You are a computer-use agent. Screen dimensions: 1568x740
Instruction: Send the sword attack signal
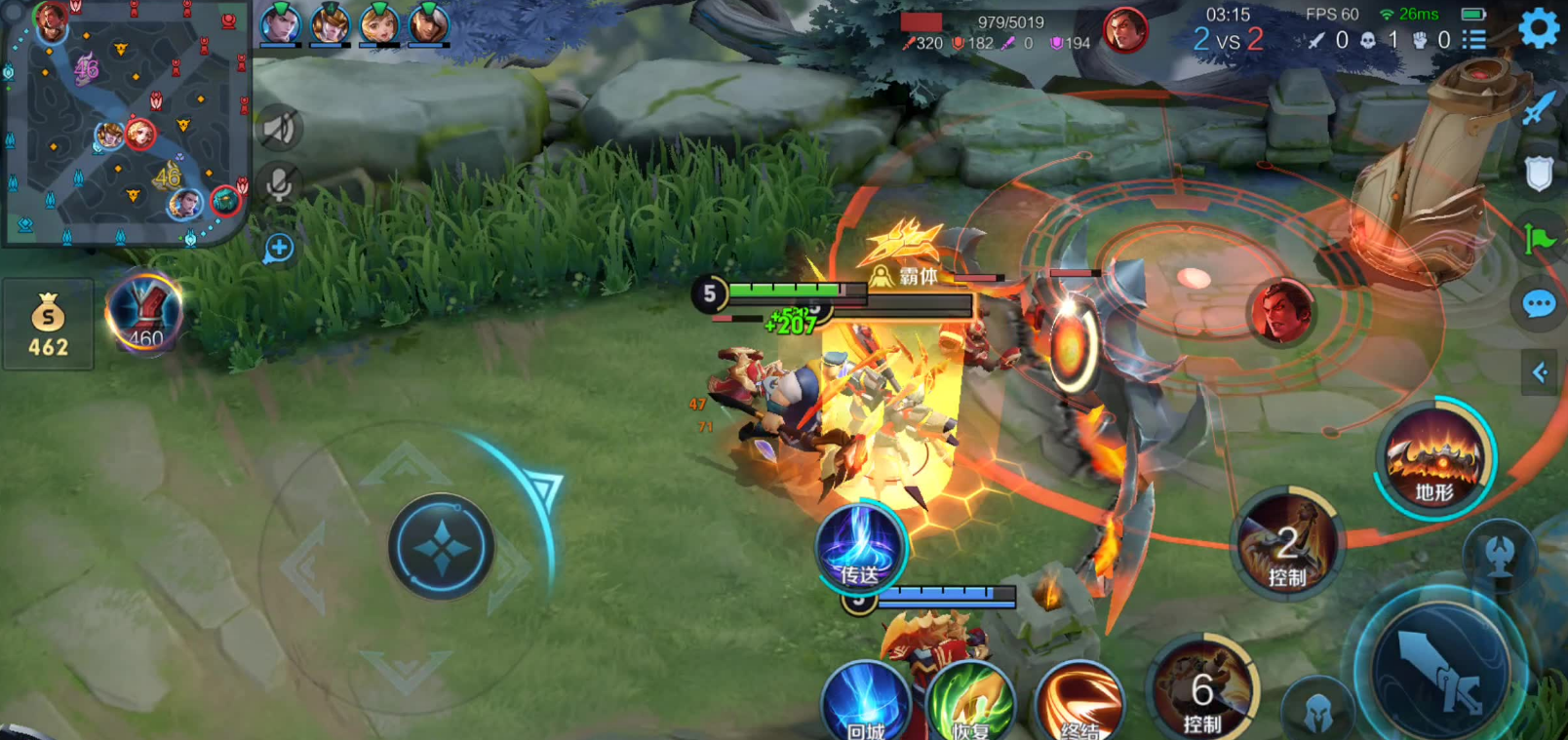(x=1539, y=107)
